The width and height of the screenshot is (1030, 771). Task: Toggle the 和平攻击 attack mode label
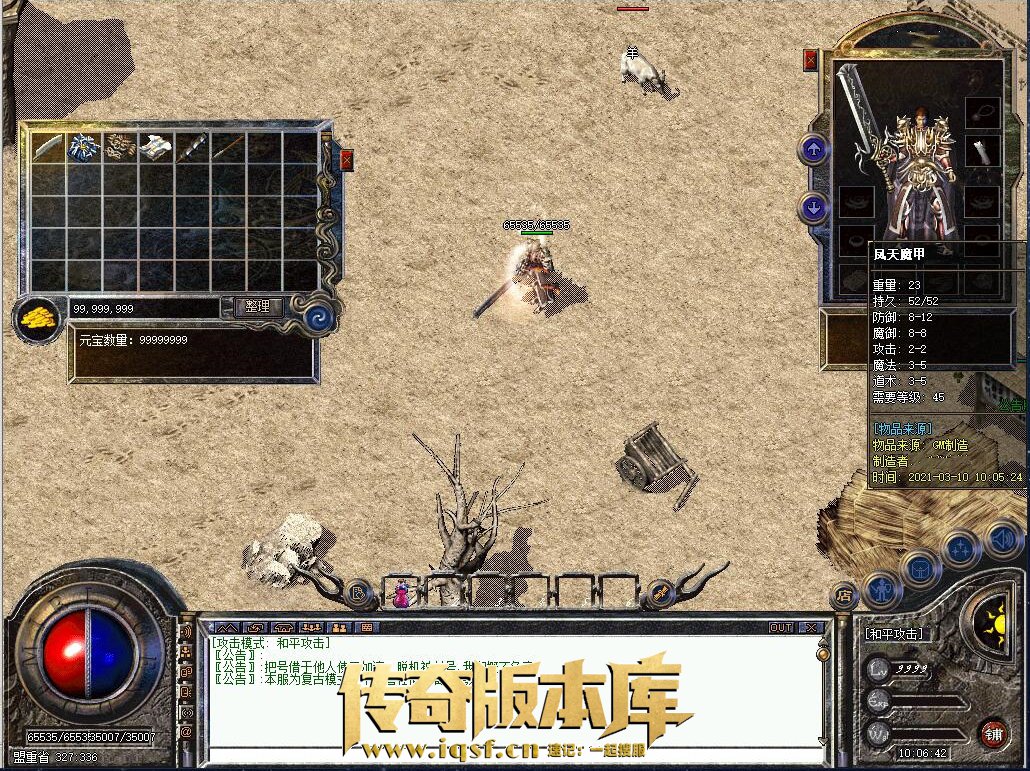894,634
